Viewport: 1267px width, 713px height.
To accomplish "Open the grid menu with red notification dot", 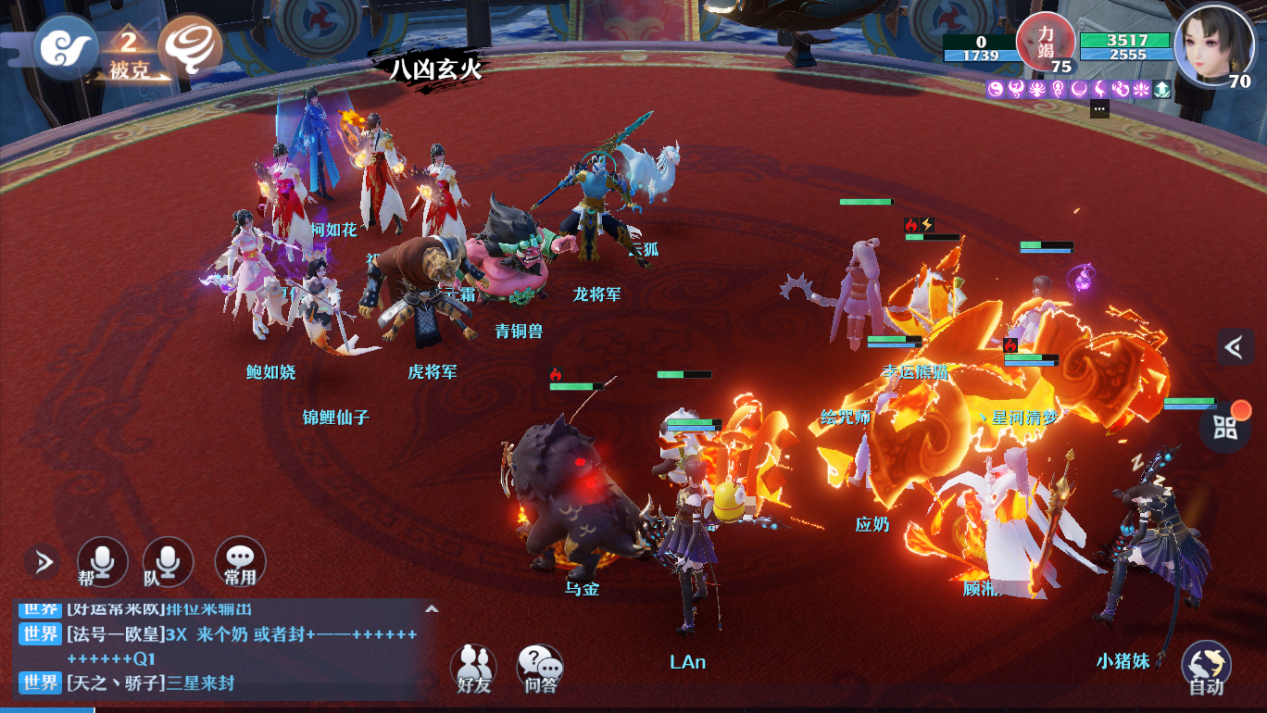I will click(1226, 427).
